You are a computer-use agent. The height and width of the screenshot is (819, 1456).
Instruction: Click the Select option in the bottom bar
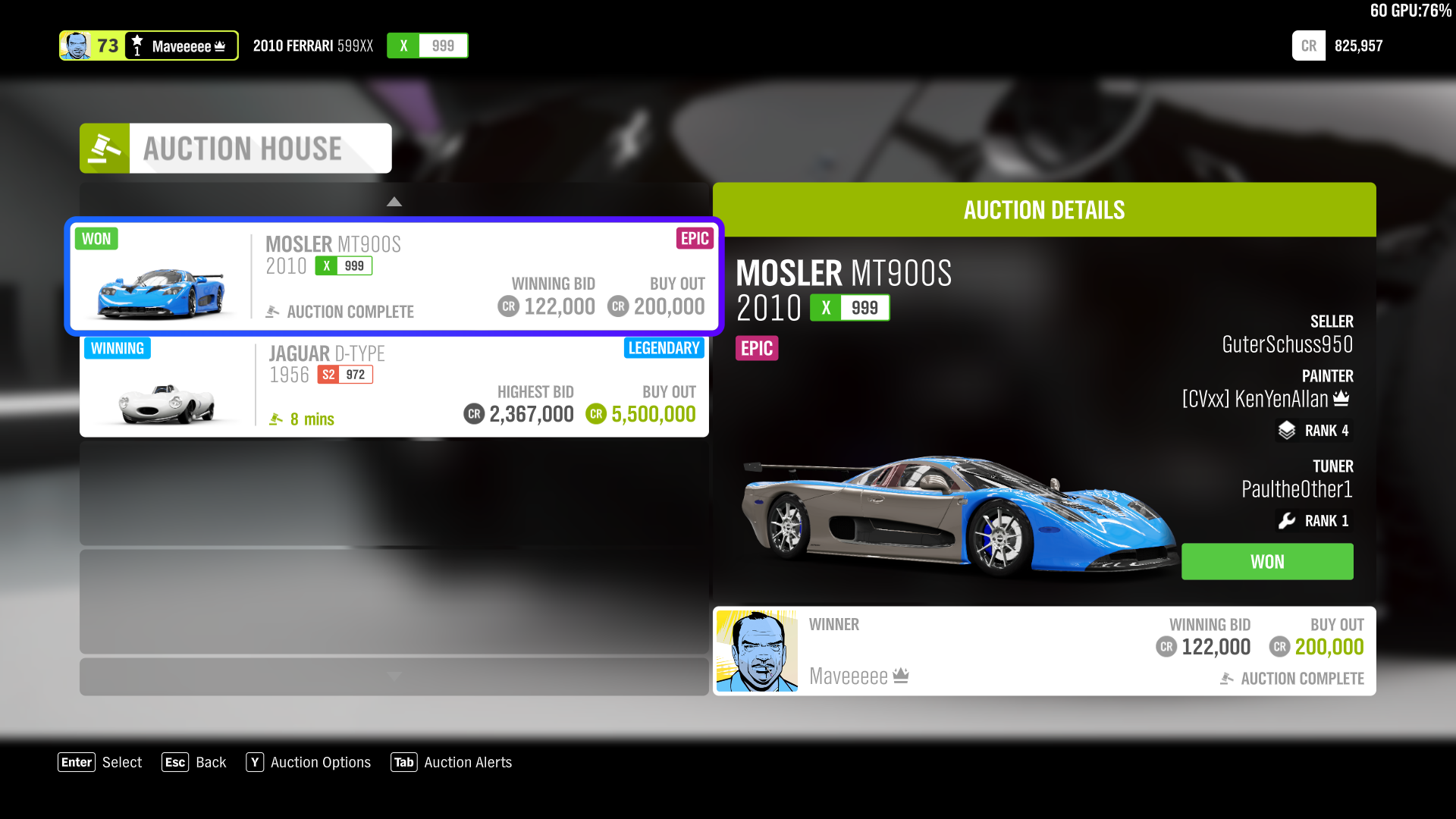121,762
